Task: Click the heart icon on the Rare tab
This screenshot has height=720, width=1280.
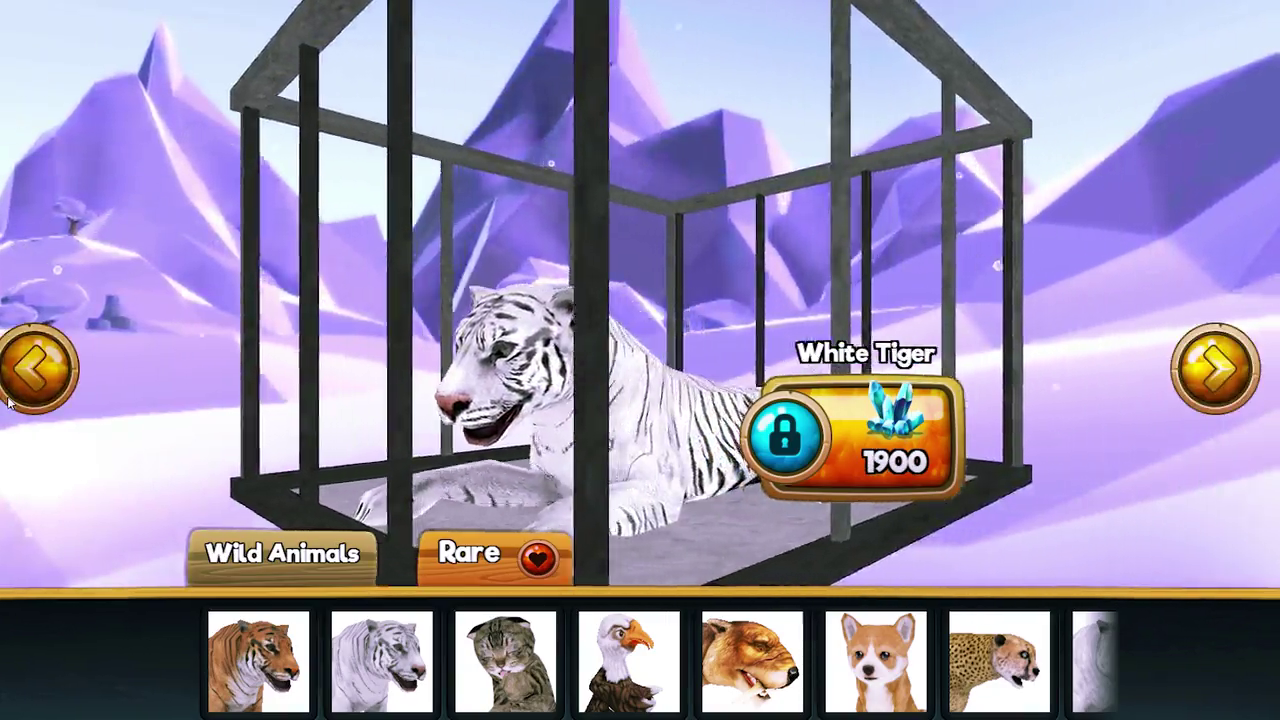Action: (x=537, y=558)
